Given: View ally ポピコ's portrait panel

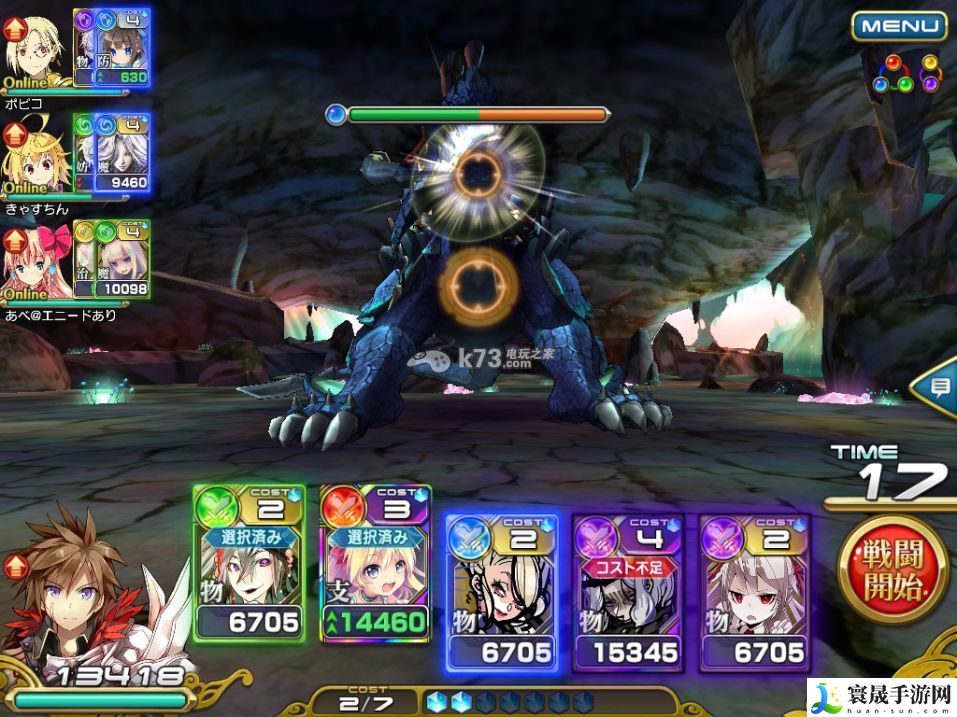Looking at the screenshot, I should pyautogui.click(x=76, y=48).
